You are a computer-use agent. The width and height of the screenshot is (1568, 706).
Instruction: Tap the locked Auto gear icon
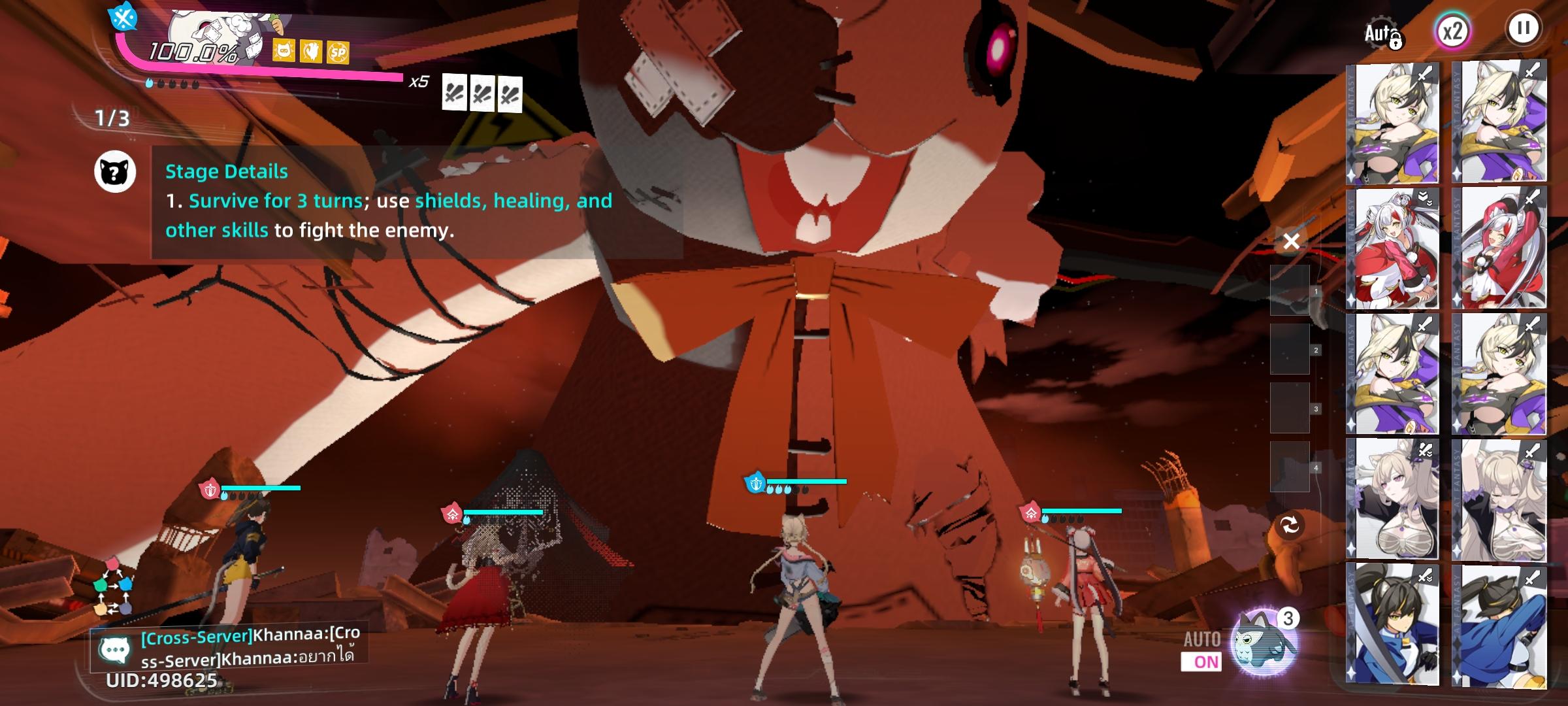tap(1382, 33)
